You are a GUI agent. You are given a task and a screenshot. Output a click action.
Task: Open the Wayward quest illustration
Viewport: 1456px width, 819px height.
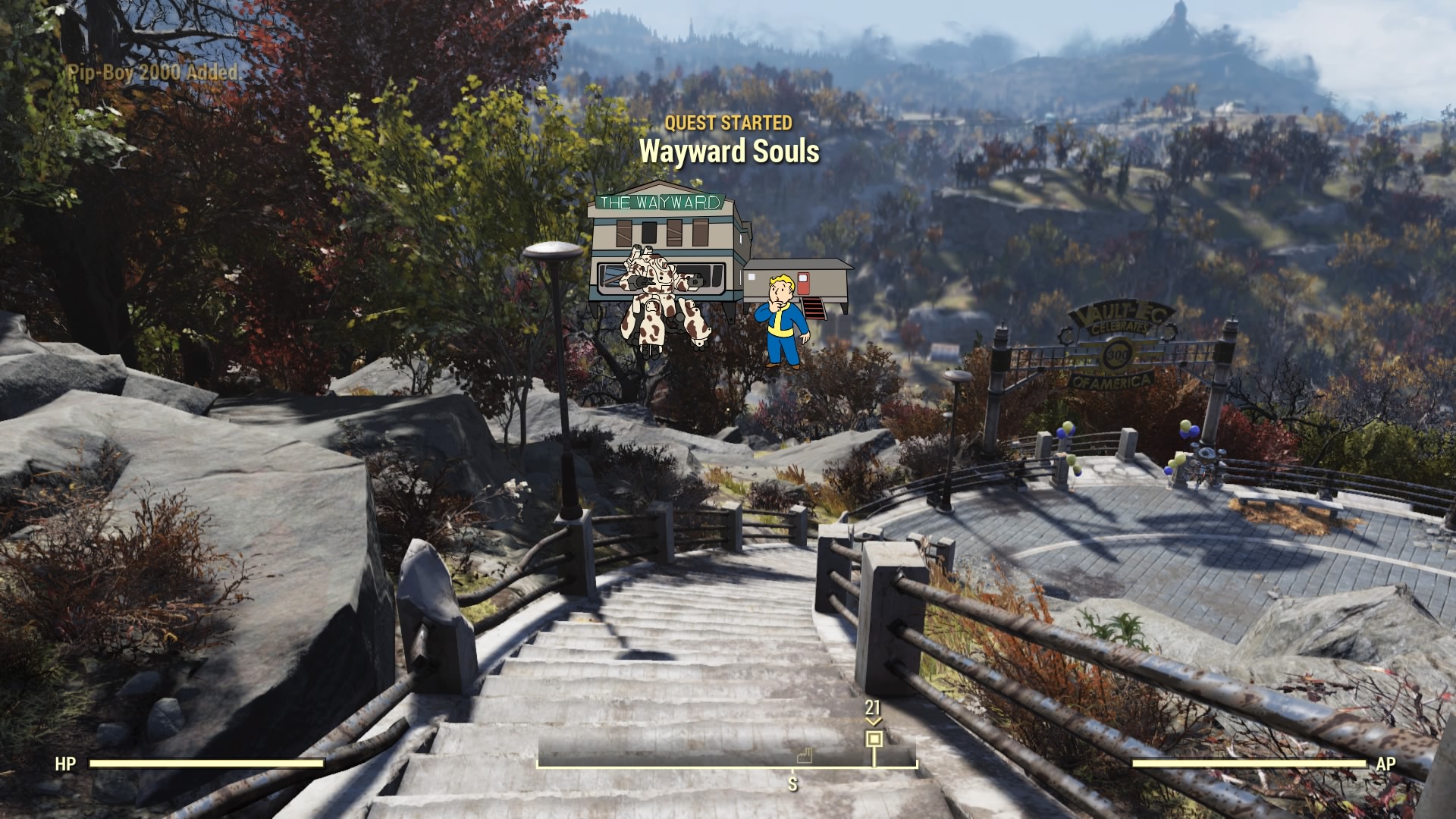click(718, 275)
